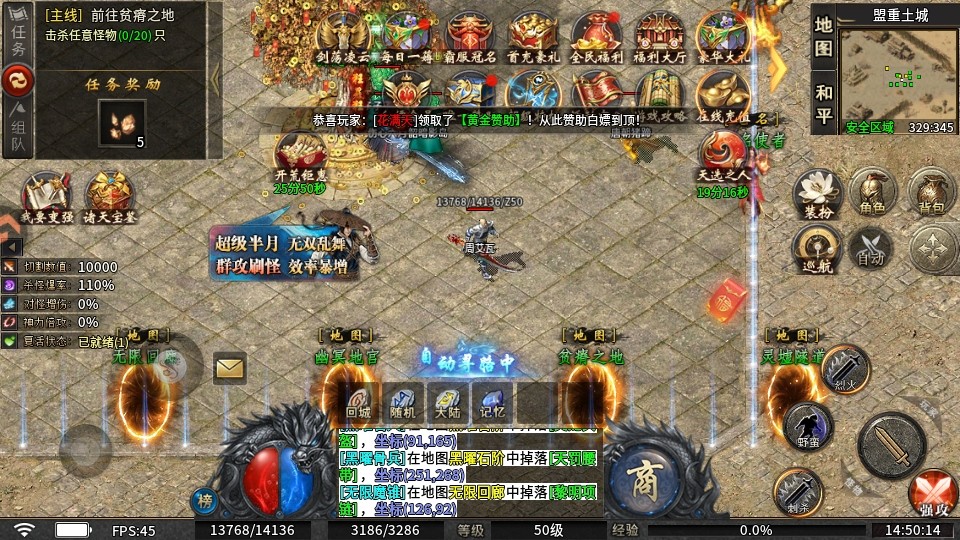Open the 角色 character sheet

point(871,190)
